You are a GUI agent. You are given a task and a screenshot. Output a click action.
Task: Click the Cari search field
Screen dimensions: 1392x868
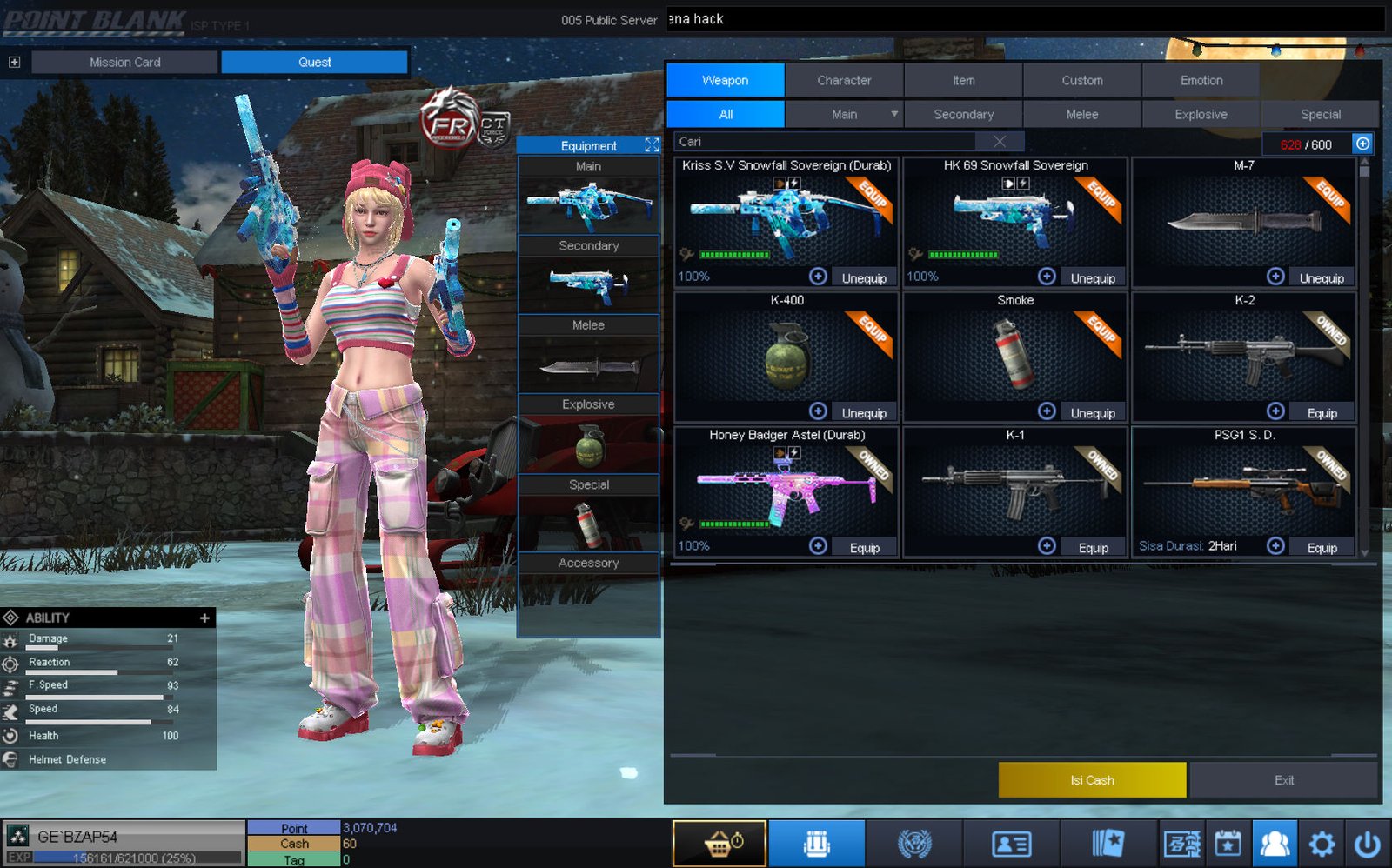pos(831,142)
